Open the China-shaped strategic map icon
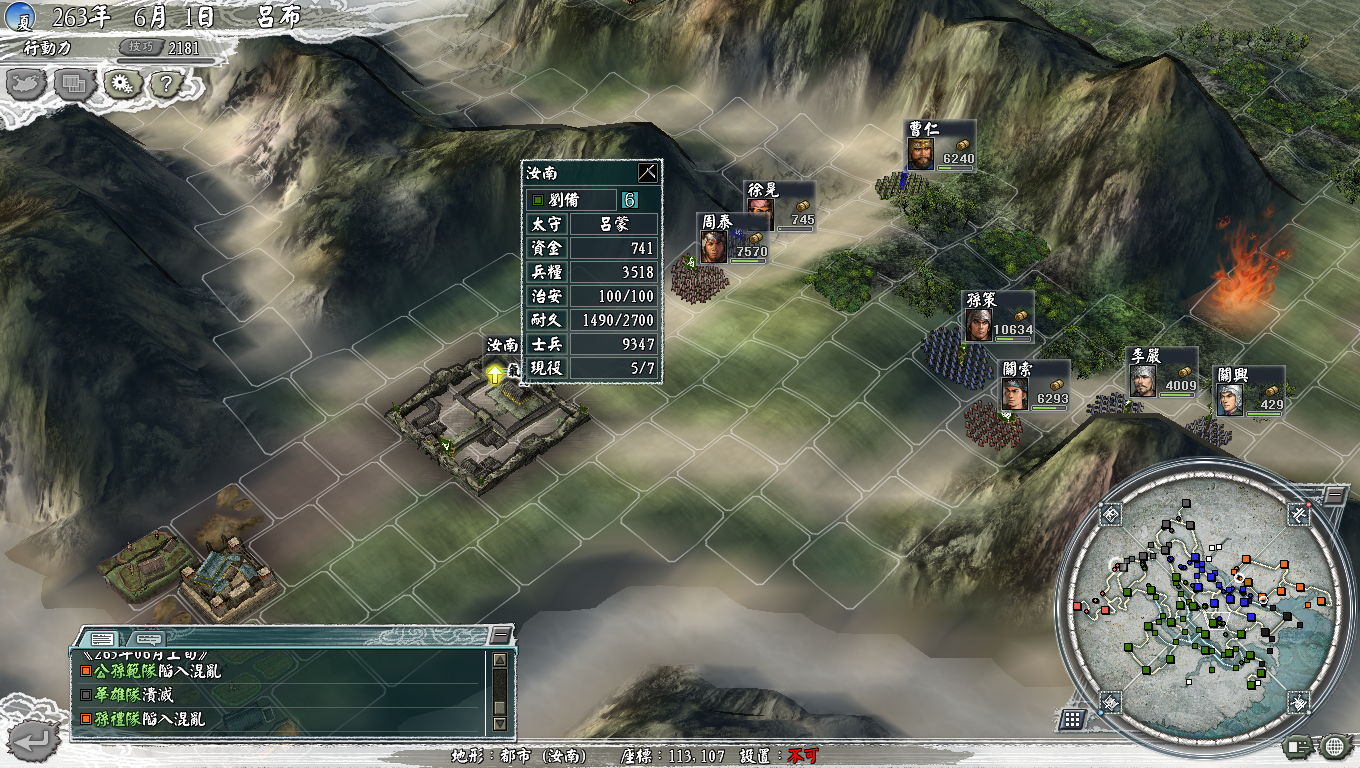 pyautogui.click(x=27, y=85)
